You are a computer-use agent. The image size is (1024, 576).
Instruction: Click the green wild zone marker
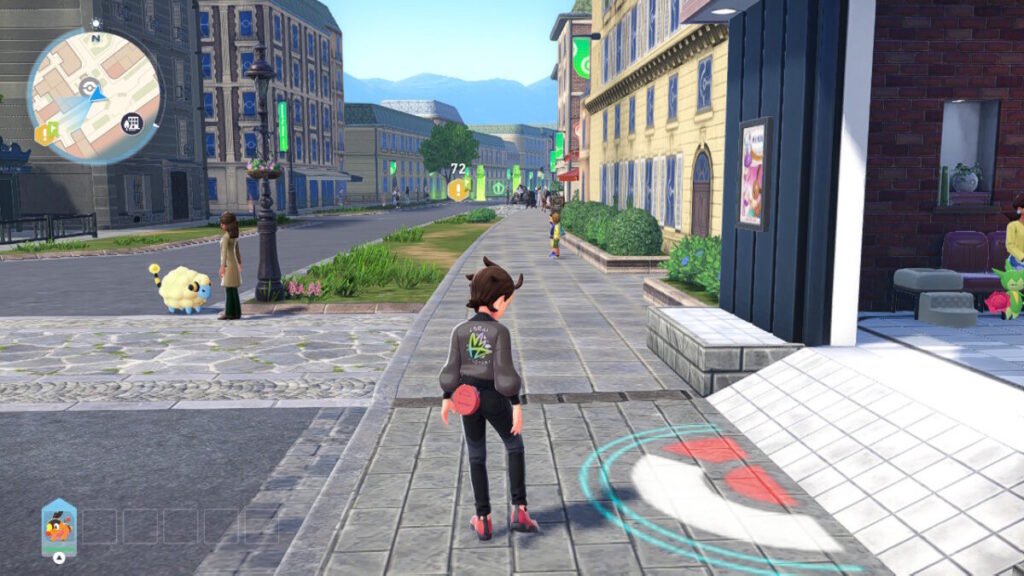(498, 188)
